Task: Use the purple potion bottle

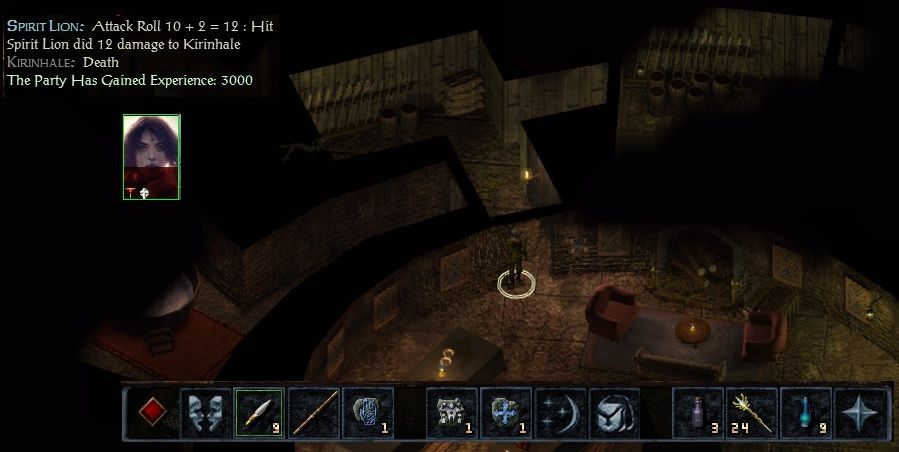Action: click(x=697, y=412)
